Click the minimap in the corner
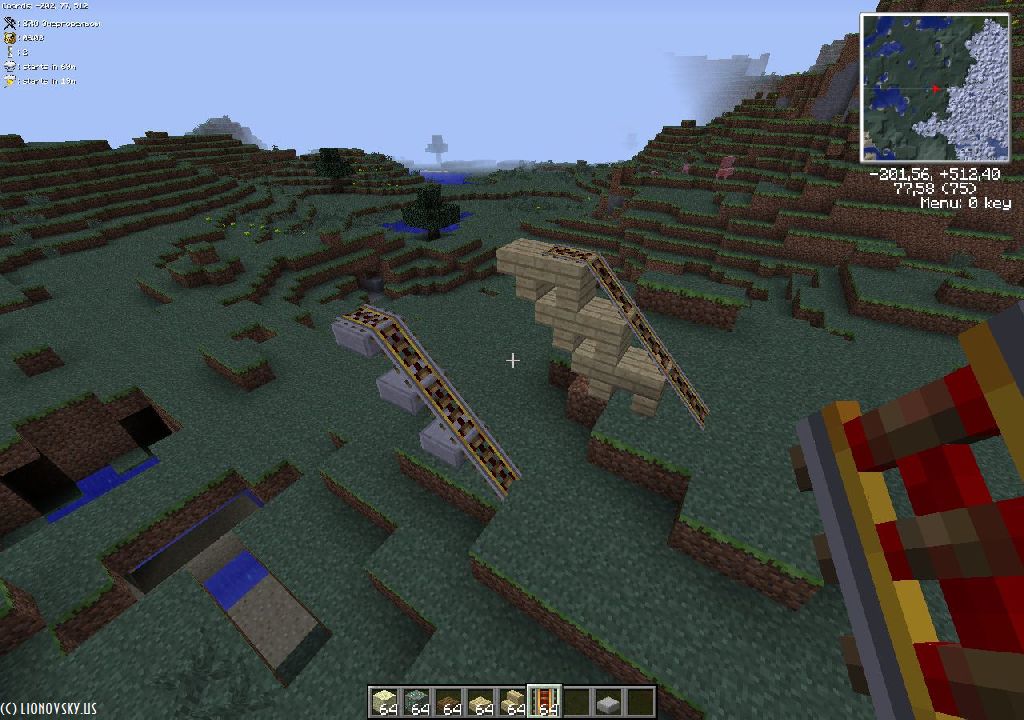Viewport: 1024px width, 720px height. pos(935,88)
